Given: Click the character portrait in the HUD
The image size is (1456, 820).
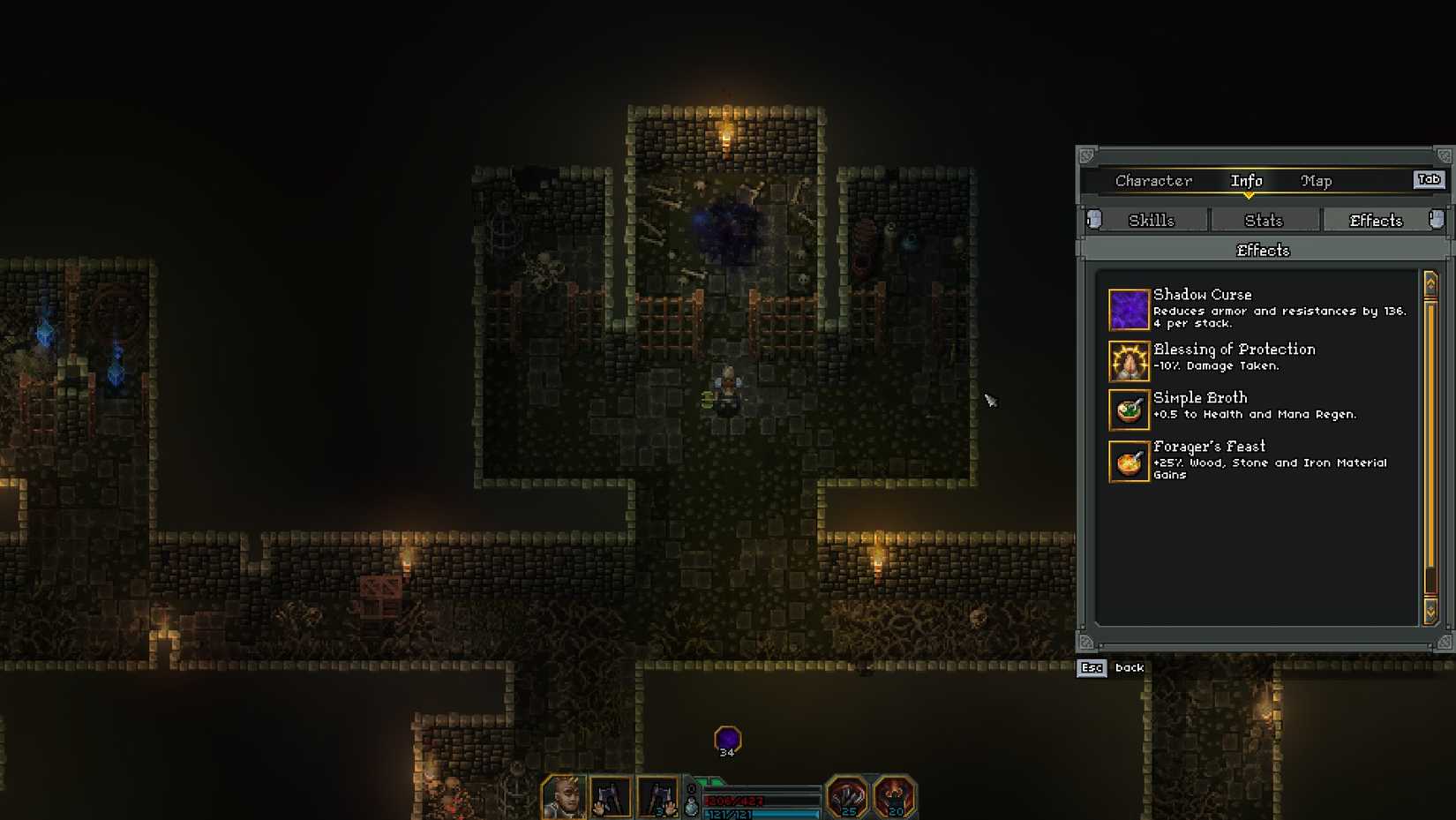Looking at the screenshot, I should pos(562,795).
